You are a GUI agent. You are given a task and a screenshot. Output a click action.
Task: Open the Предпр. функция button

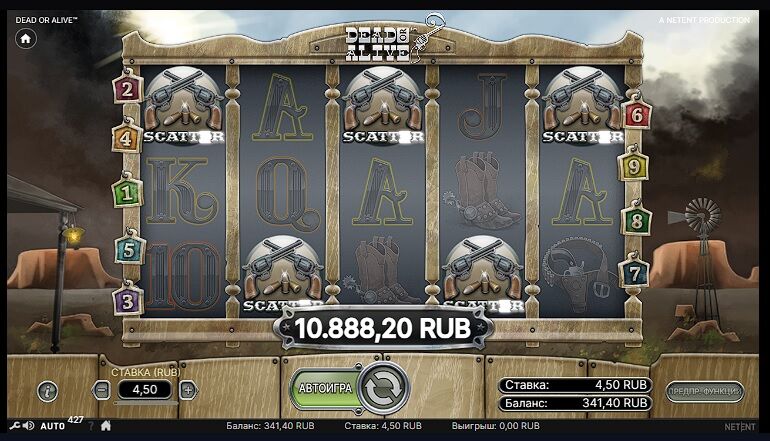(x=704, y=391)
